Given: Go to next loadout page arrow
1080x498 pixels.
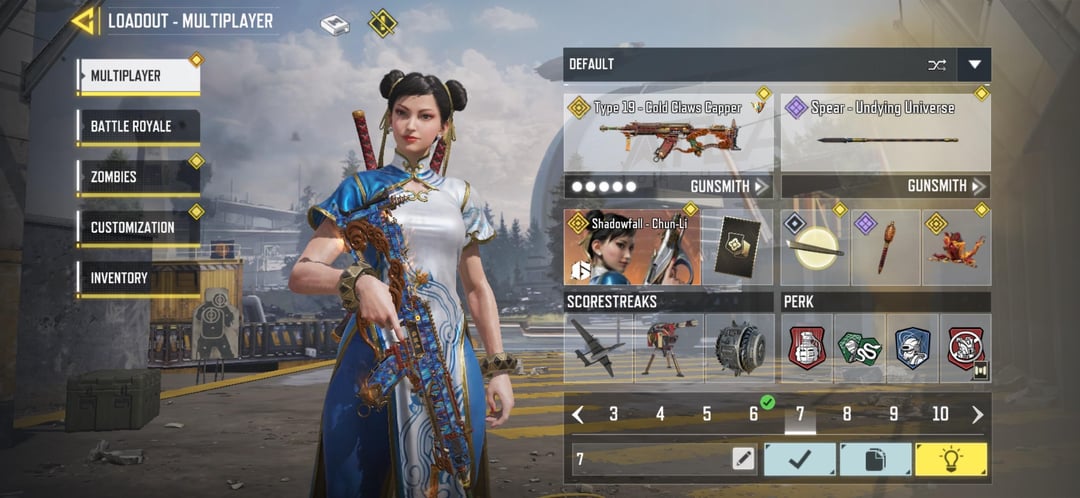Looking at the screenshot, I should [x=977, y=414].
